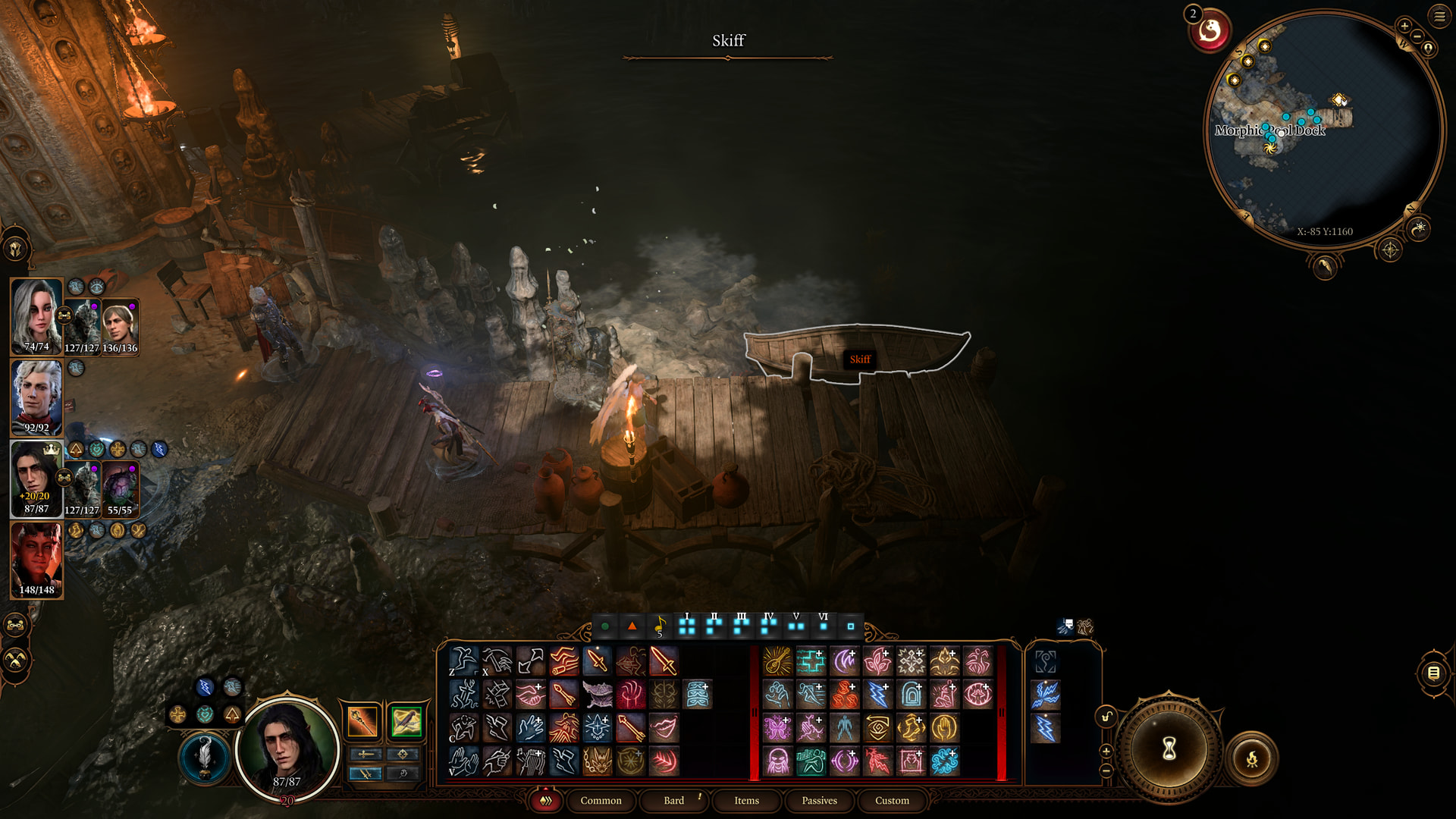The image size is (1456, 819).
Task: Click the Morphic Pool Dock minimap
Action: coord(1323,129)
